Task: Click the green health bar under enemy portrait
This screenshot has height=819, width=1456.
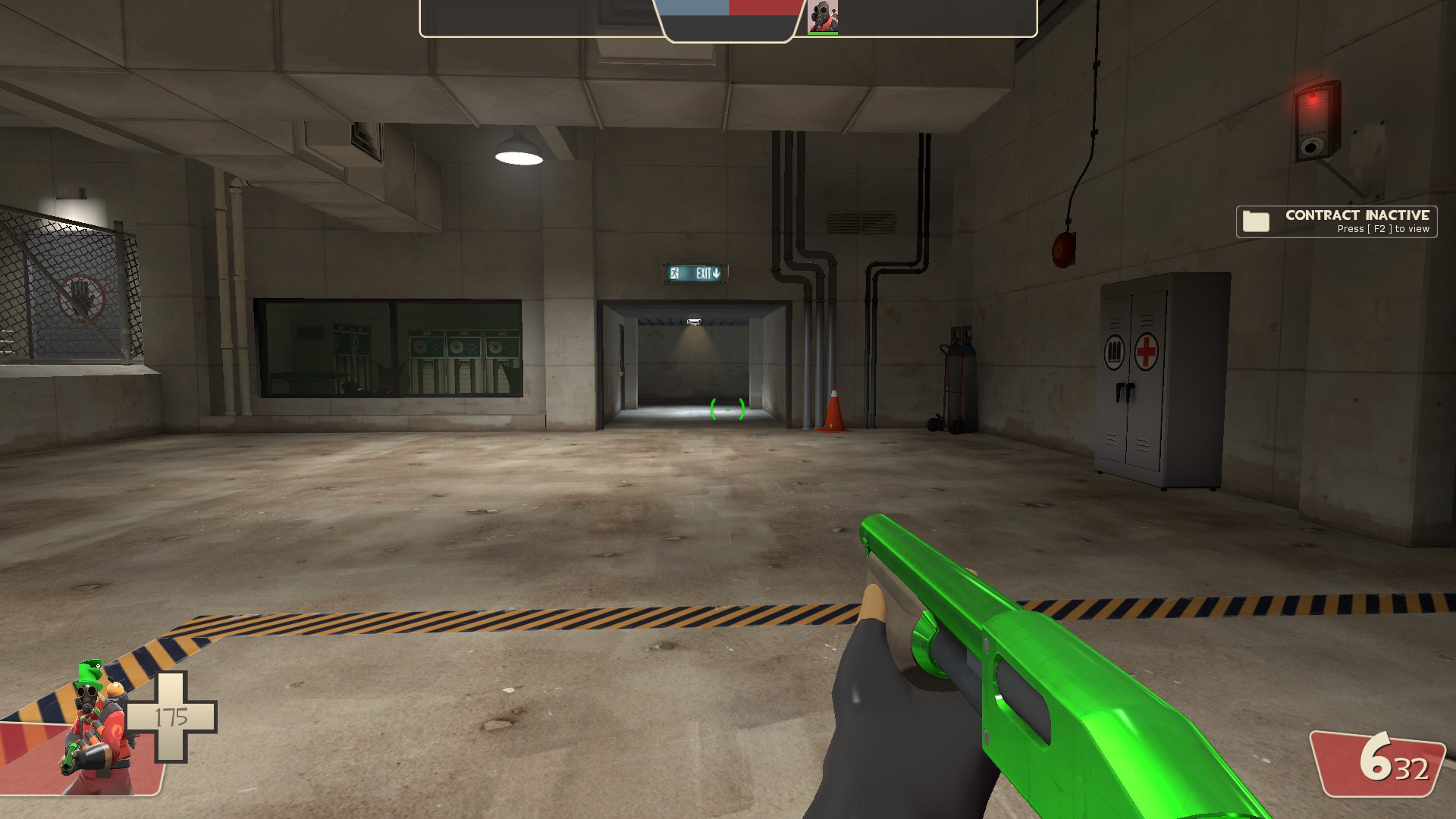Action: [824, 34]
